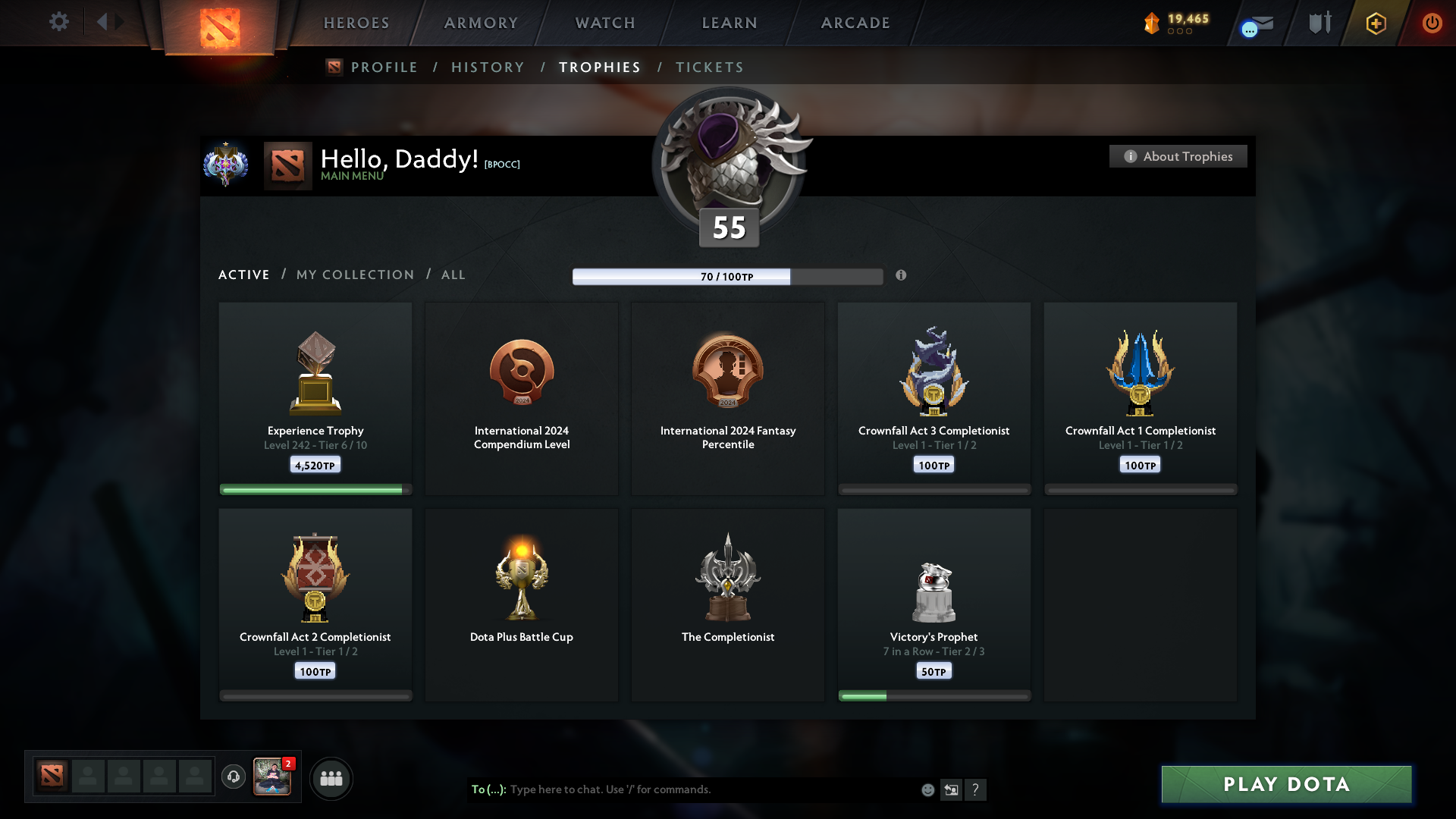
Task: Click the shield and sword loadout icon
Action: (1319, 23)
